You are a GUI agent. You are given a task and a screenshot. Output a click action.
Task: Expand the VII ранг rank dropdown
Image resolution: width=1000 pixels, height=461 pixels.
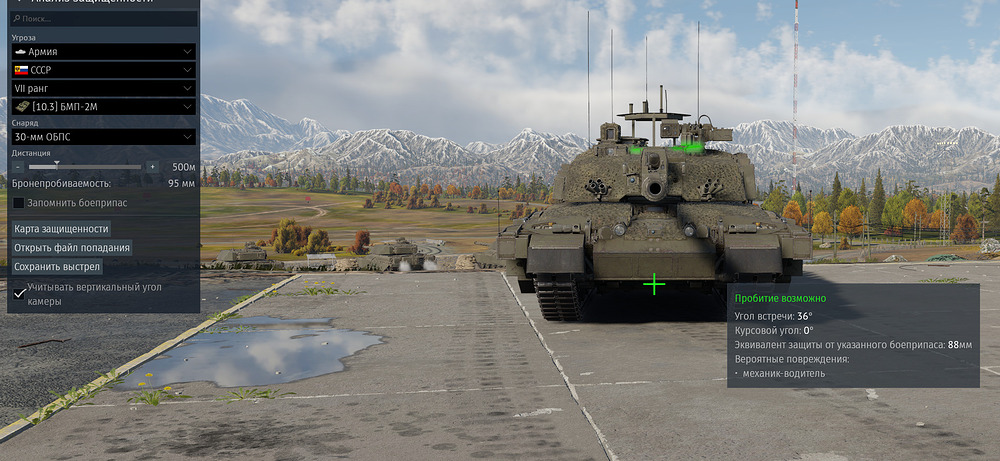pos(103,88)
